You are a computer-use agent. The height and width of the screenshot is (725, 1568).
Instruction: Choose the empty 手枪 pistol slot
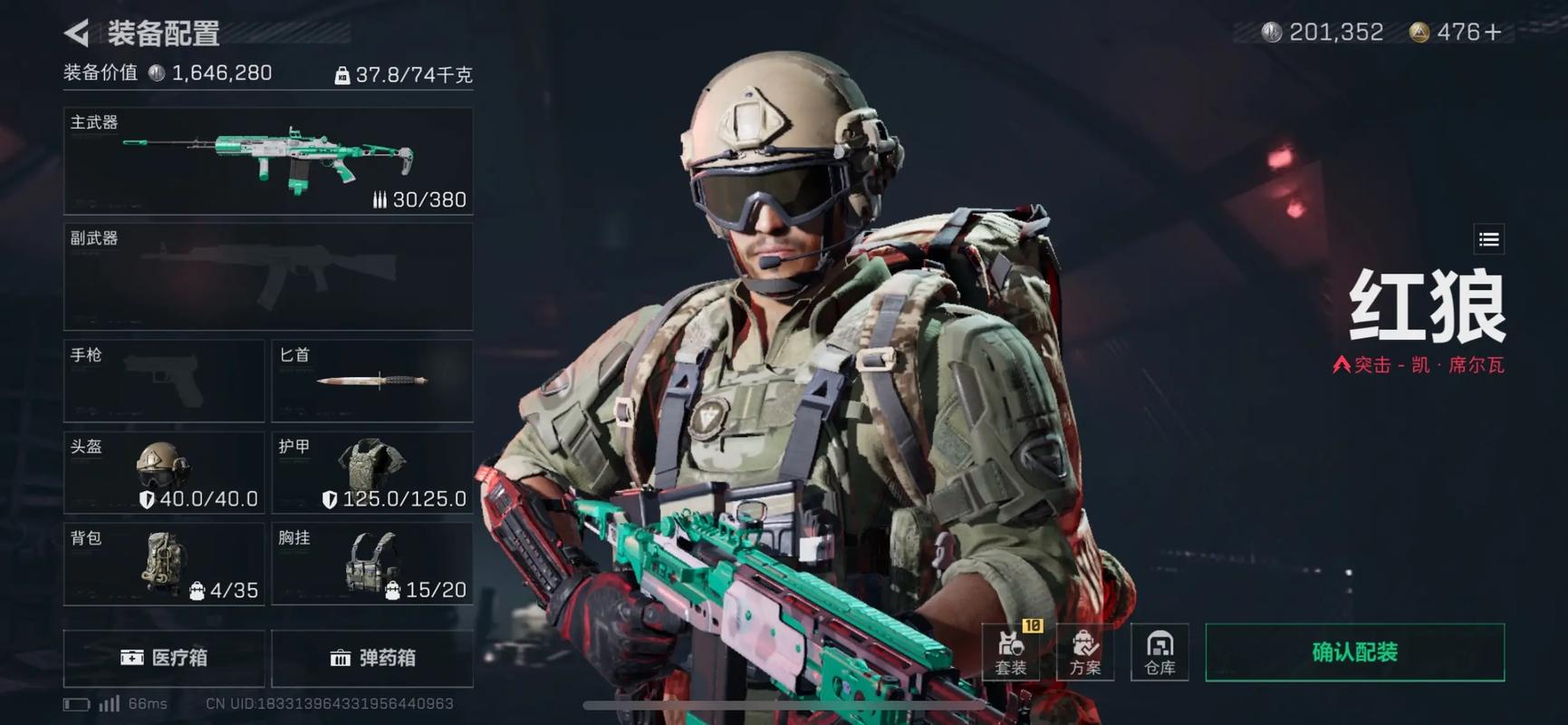coord(164,381)
